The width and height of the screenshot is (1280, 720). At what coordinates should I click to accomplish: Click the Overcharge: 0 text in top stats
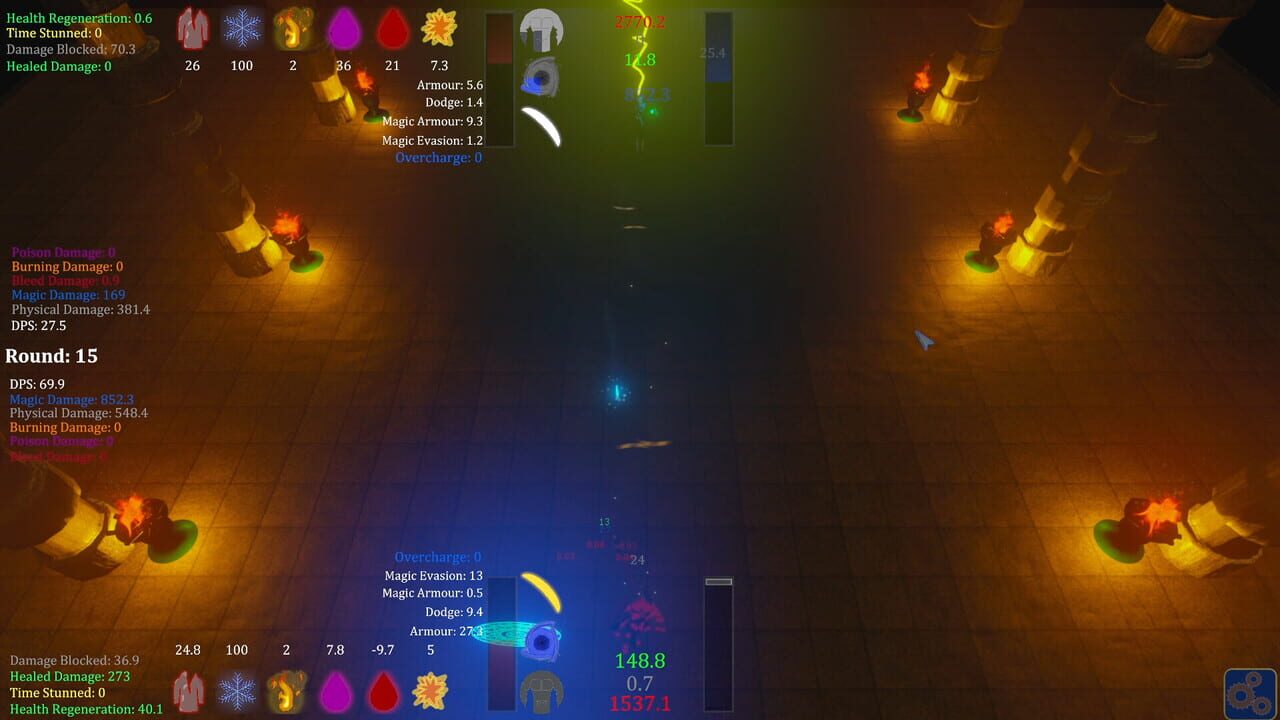click(x=438, y=157)
